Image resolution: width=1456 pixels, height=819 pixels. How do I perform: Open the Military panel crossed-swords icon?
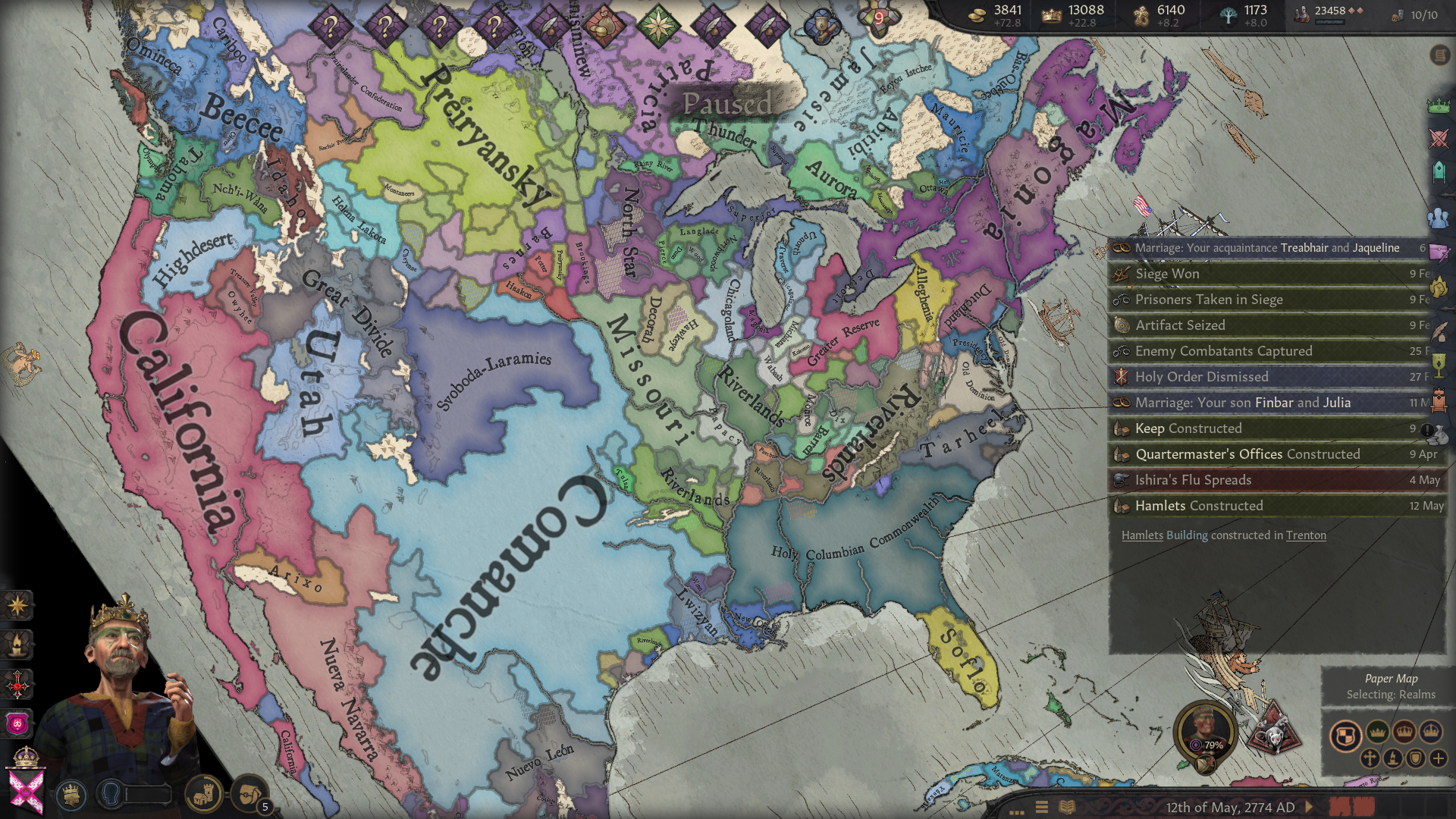coord(1439,137)
